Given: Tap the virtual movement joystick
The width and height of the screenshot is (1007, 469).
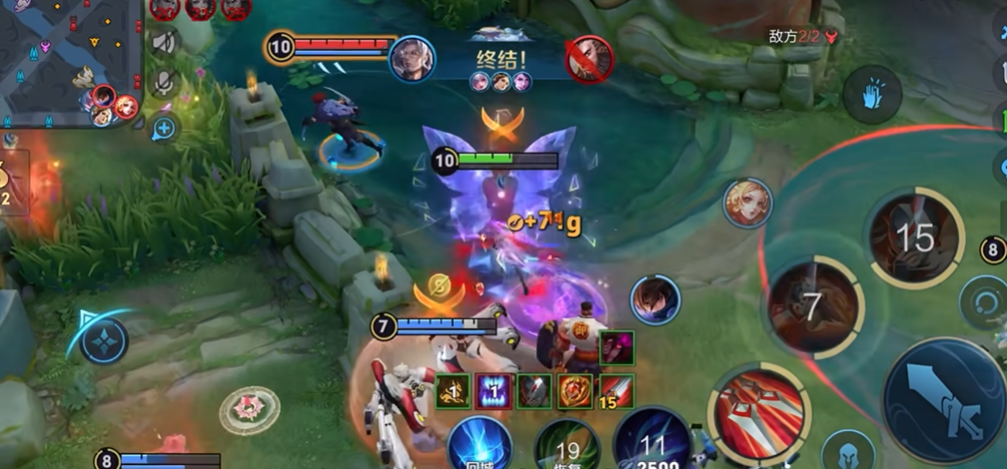Looking at the screenshot, I should coord(103,341).
